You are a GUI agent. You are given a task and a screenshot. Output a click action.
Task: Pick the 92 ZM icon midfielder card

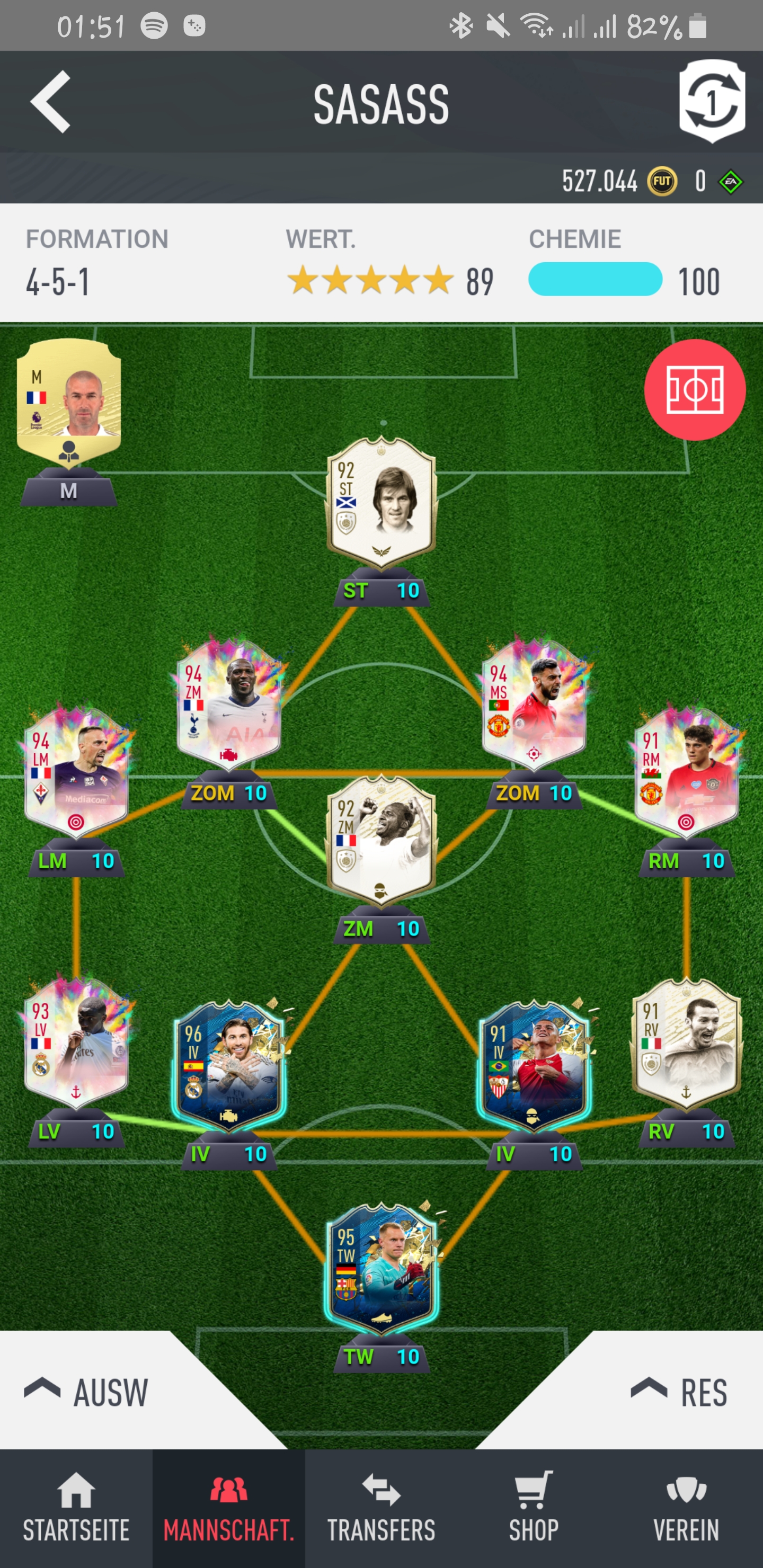(381, 841)
